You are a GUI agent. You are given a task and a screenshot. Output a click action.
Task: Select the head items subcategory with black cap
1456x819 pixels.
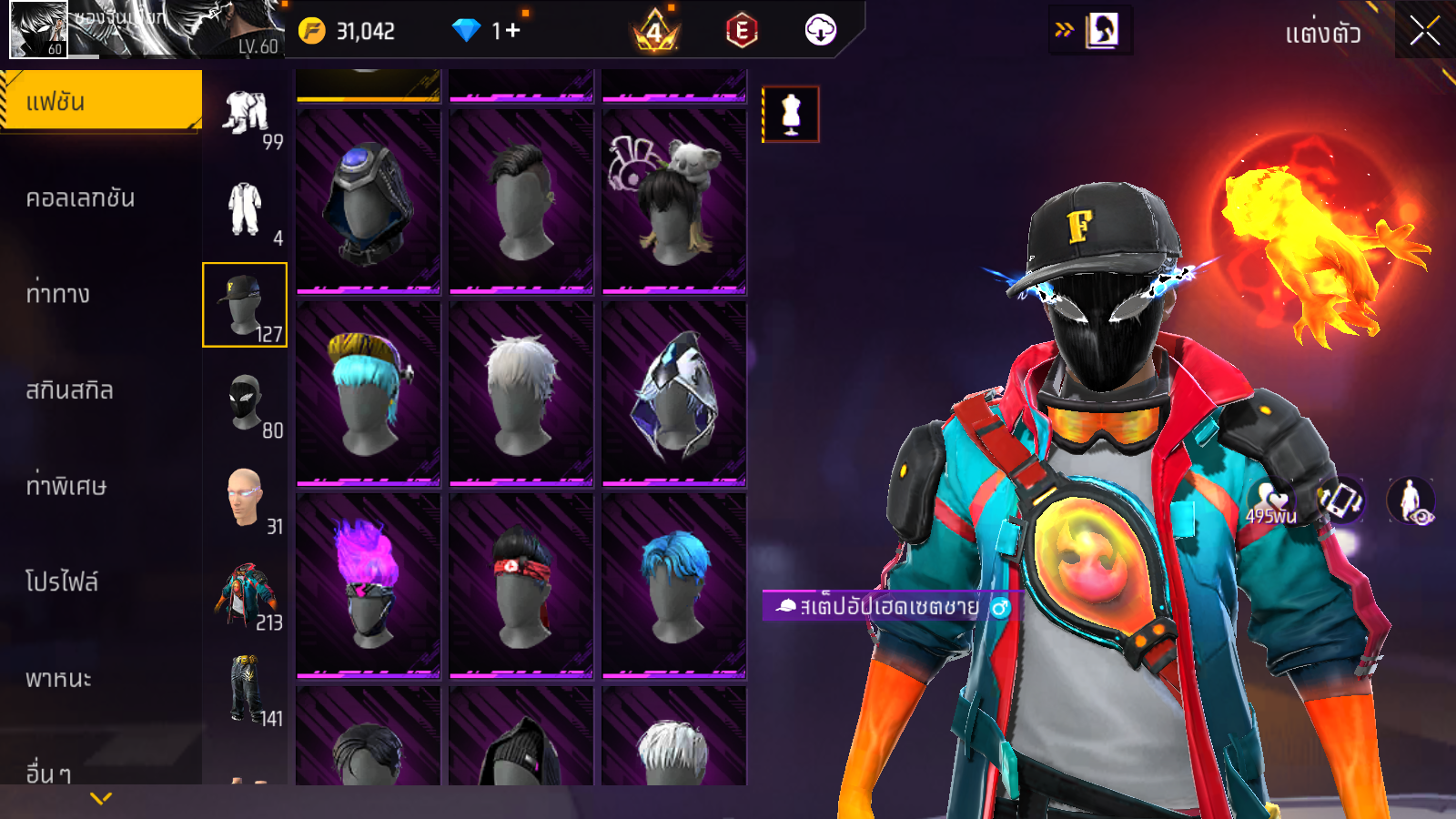pos(244,305)
